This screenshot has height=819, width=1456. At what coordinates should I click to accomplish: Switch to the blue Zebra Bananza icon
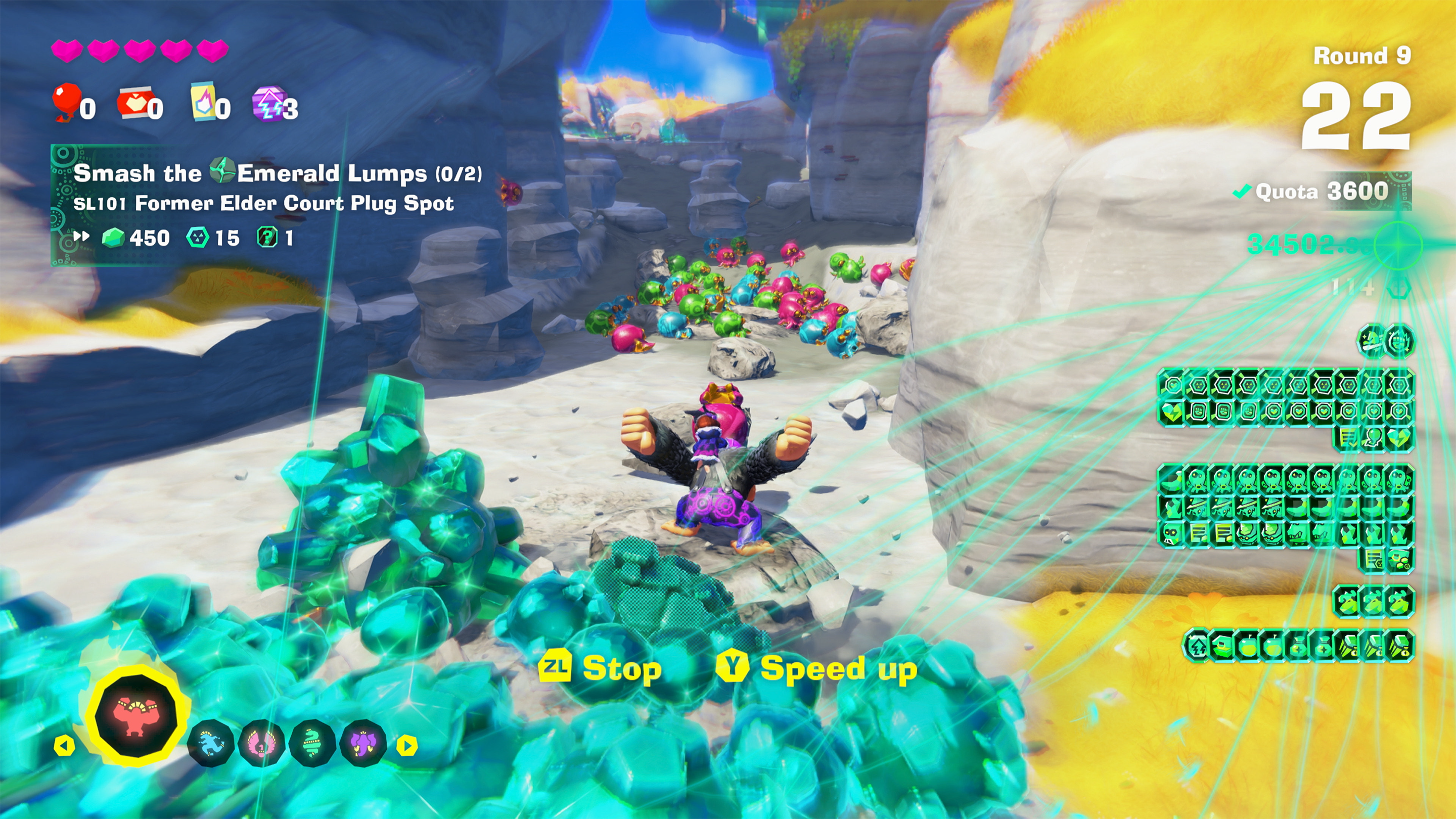[x=210, y=743]
